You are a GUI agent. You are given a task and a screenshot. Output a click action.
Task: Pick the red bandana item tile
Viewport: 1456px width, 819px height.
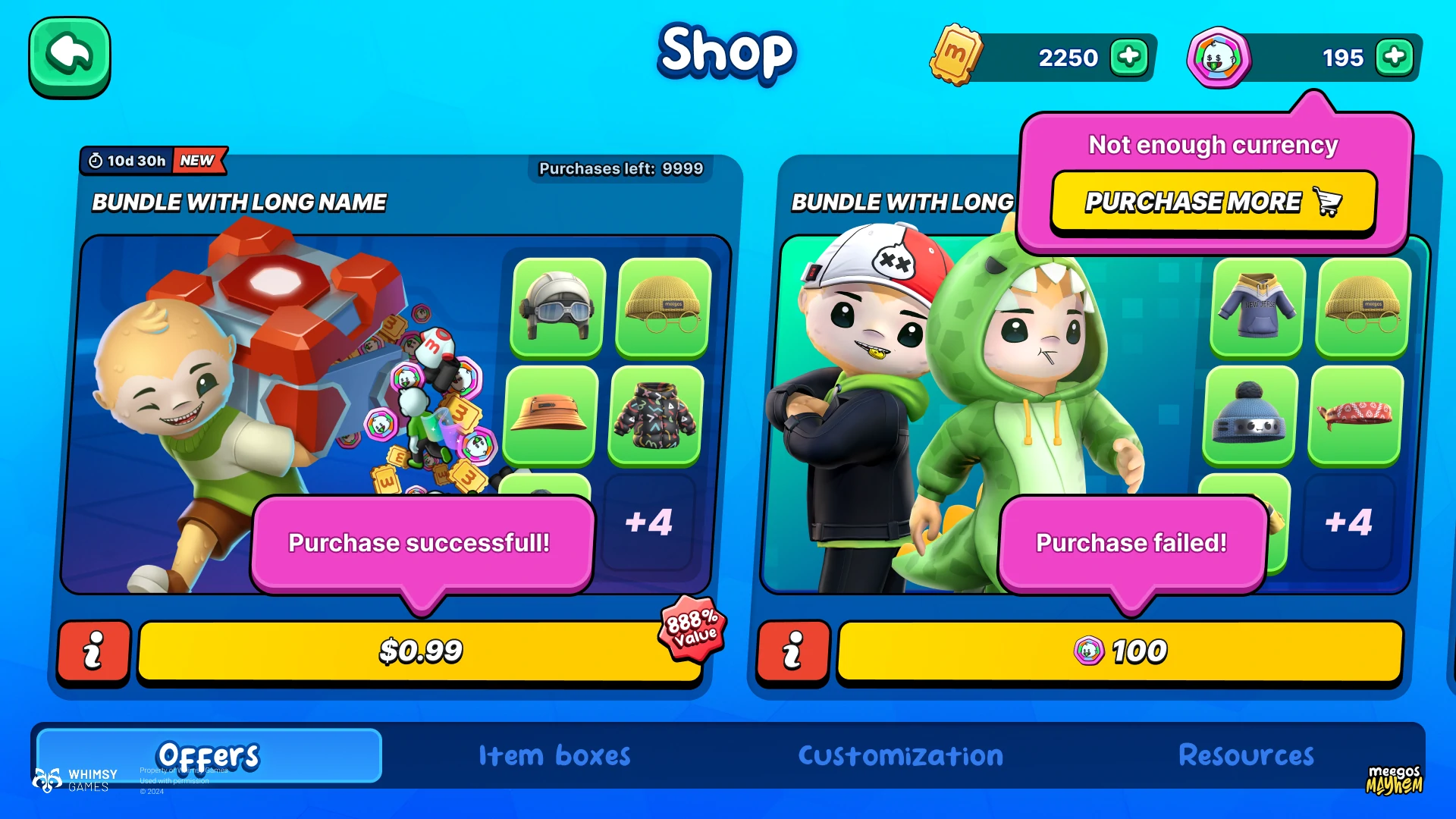tap(1355, 415)
